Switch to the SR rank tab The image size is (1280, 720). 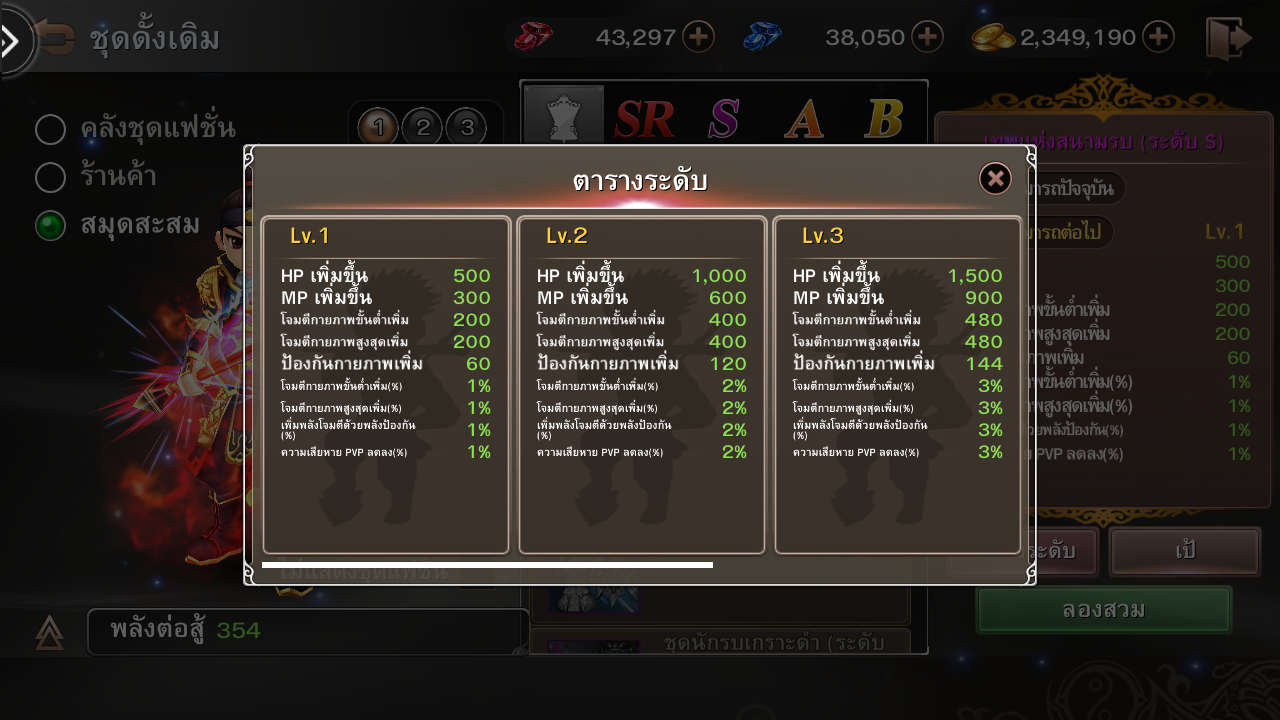(644, 119)
